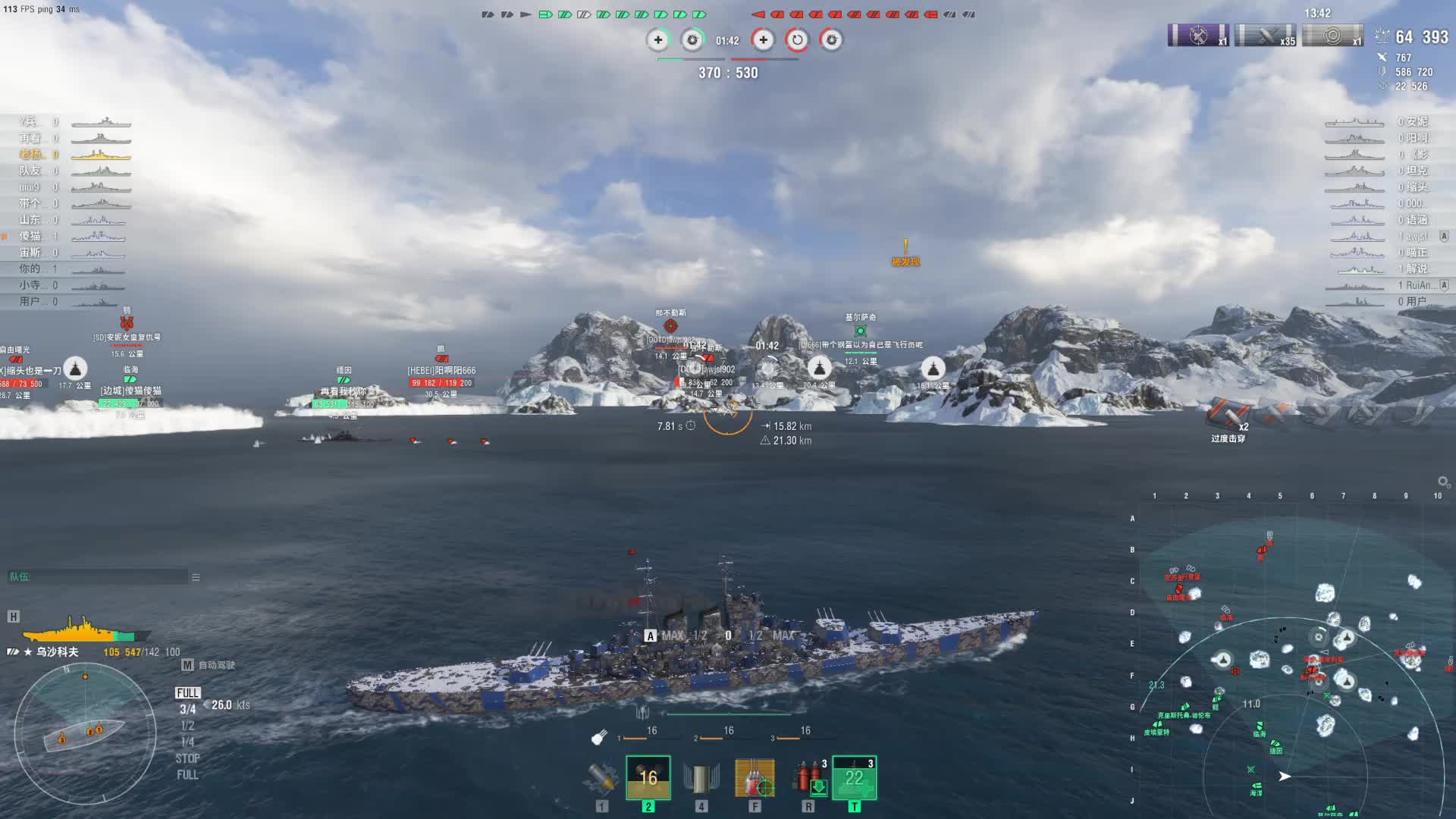1456x819 pixels.
Task: Open the minimap settings gear
Action: point(1443,482)
